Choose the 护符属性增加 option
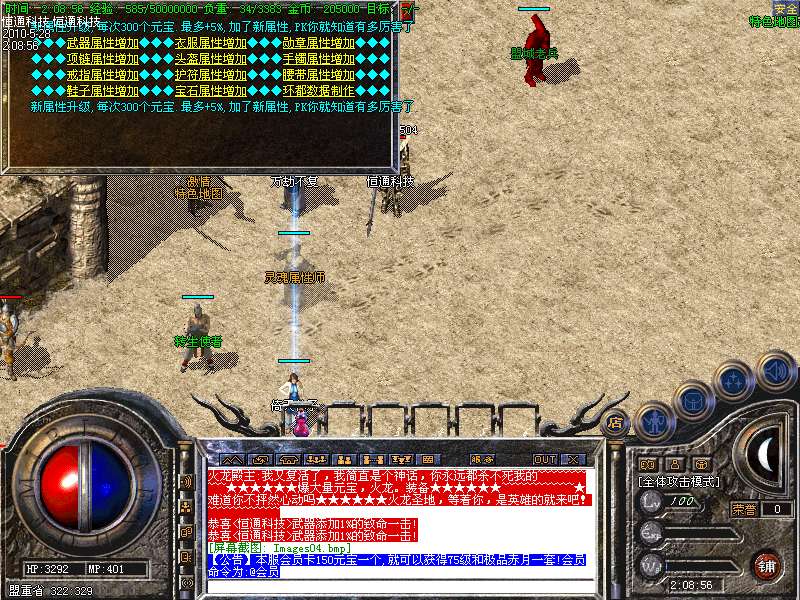 pyautogui.click(x=210, y=75)
